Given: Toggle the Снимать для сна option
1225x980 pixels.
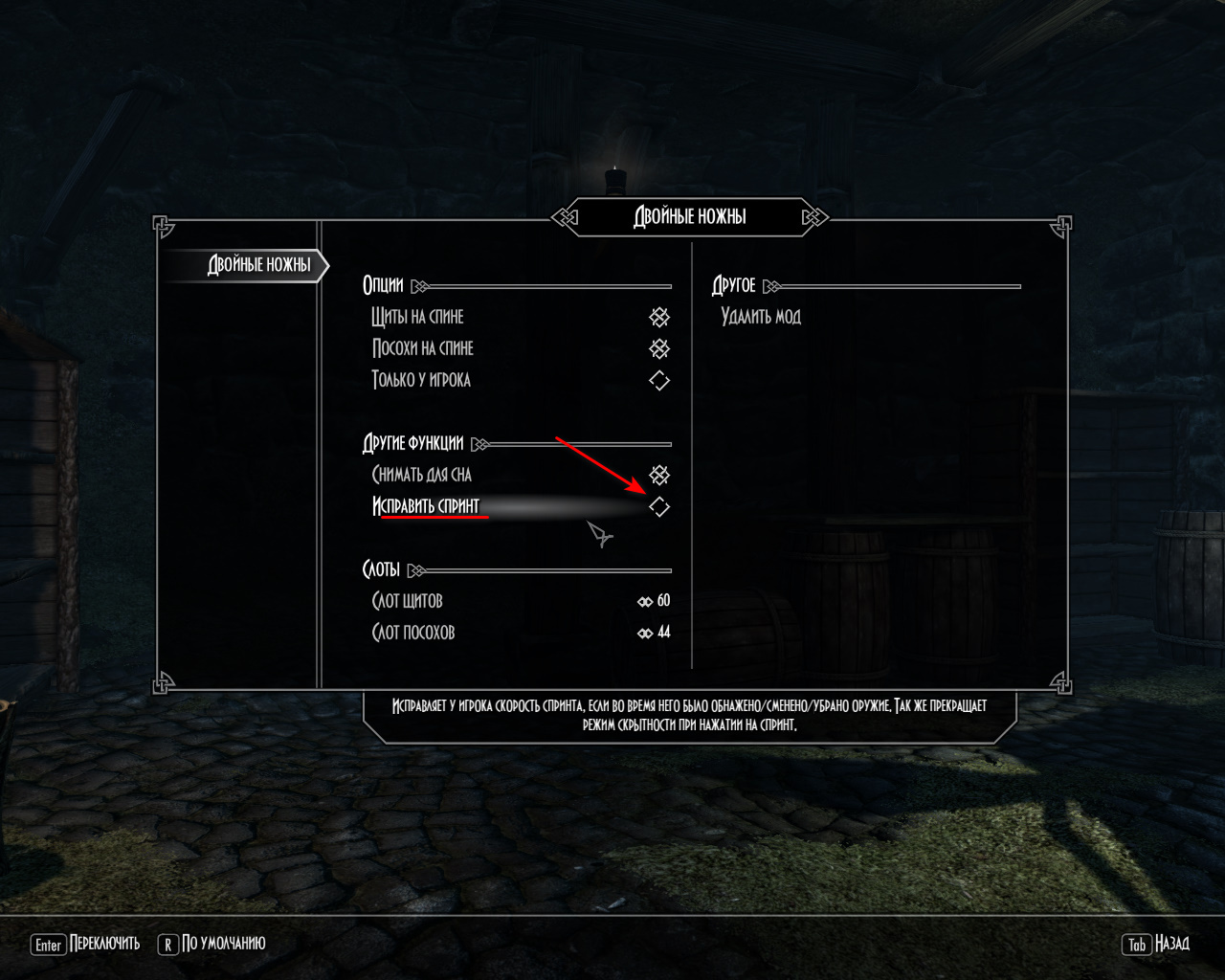Looking at the screenshot, I should (x=659, y=475).
